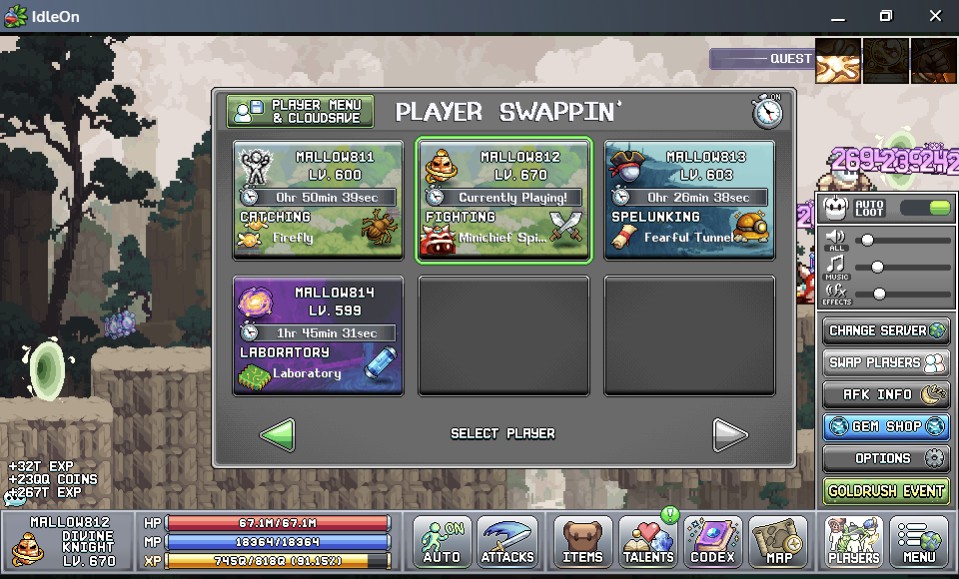Click the Change Server button
The width and height of the screenshot is (959, 579).
pos(885,331)
